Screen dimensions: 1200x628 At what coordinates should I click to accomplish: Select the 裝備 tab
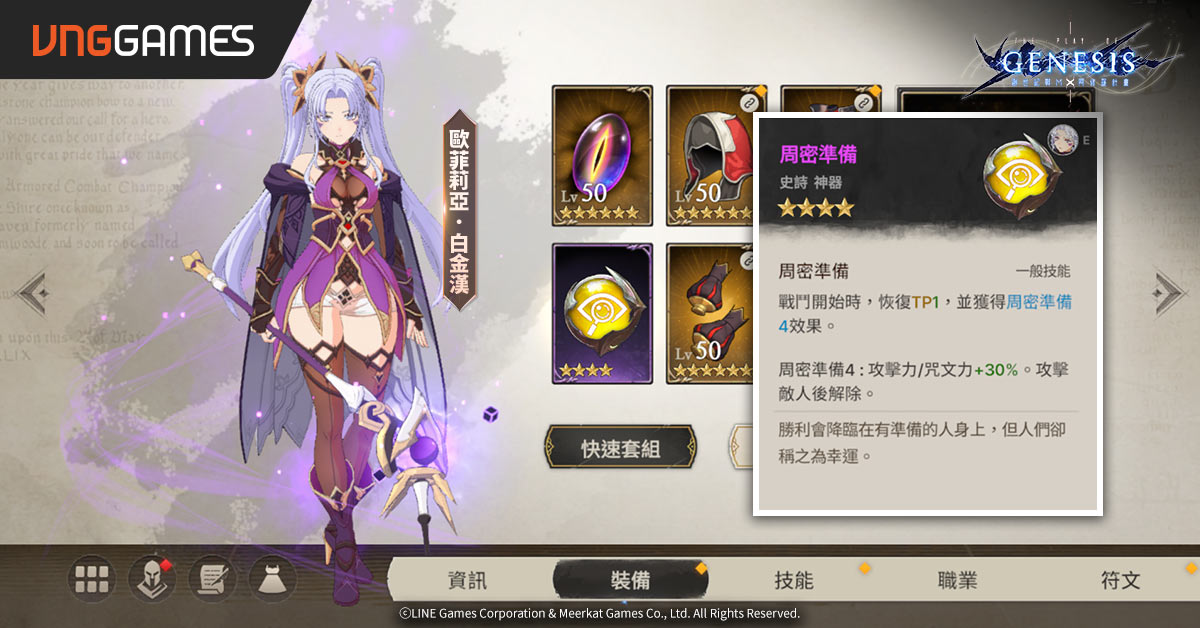click(630, 581)
